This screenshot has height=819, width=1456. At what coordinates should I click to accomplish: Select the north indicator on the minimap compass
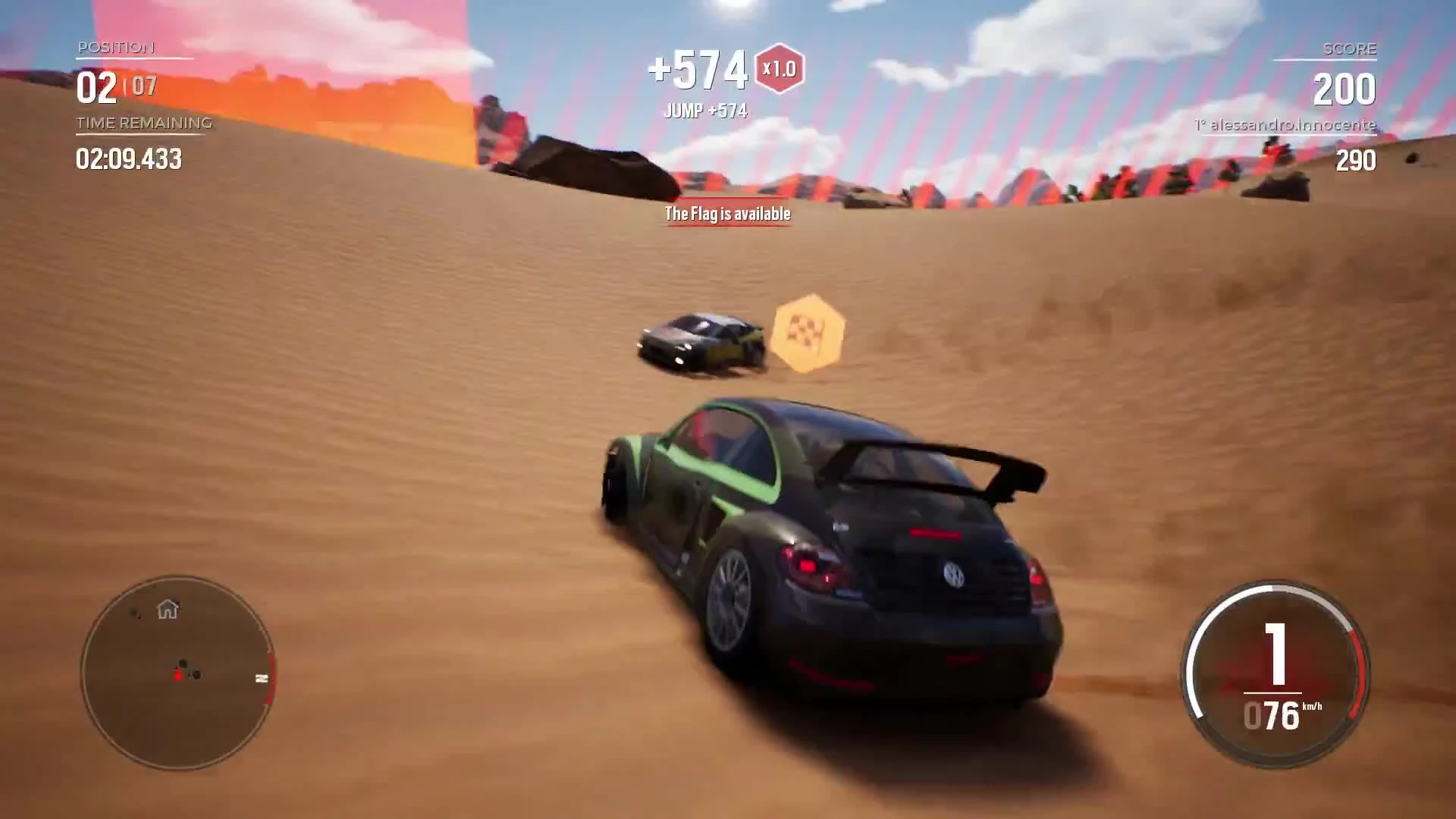coord(262,679)
